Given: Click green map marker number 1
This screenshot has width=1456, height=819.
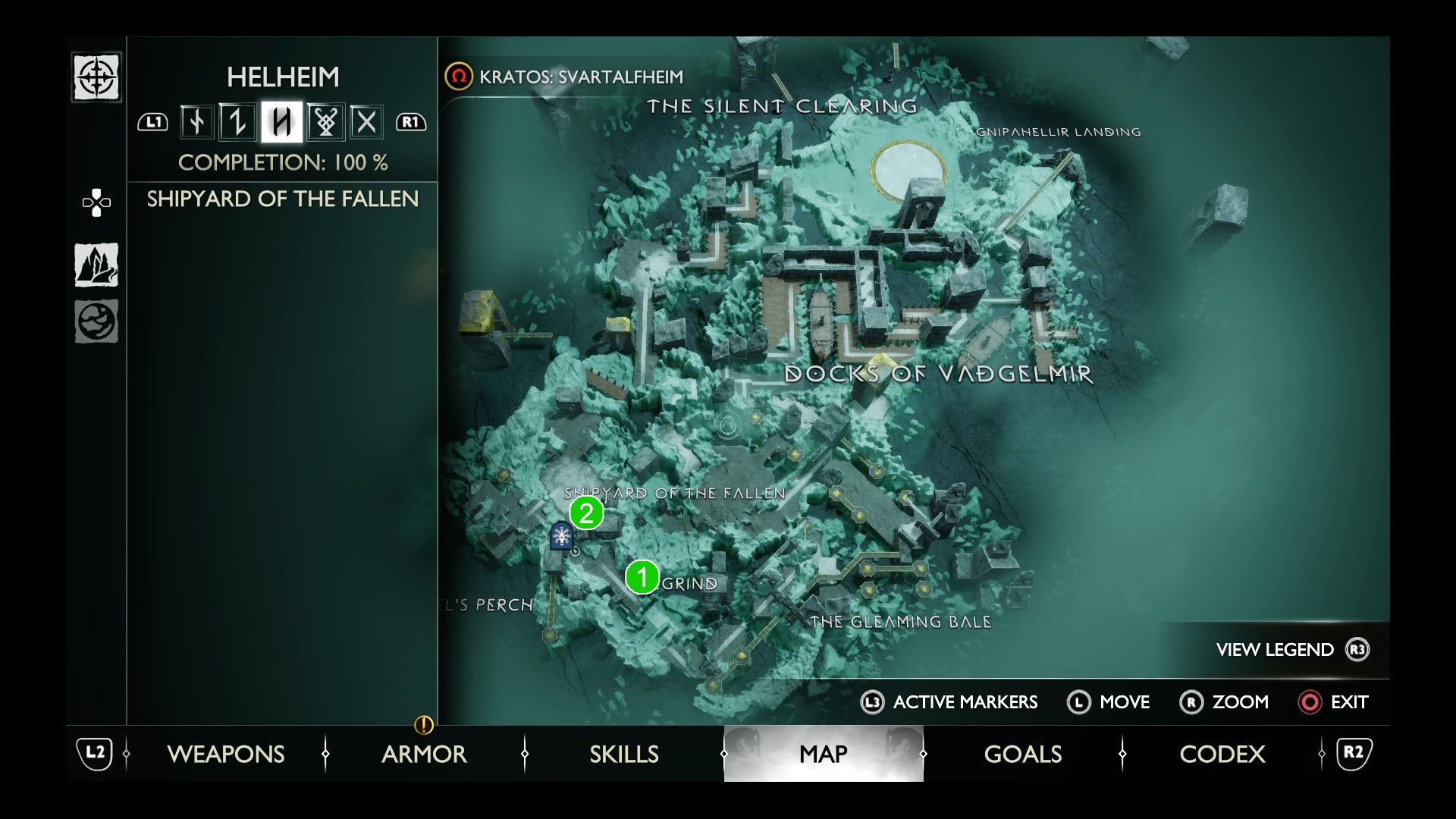Looking at the screenshot, I should point(642,577).
